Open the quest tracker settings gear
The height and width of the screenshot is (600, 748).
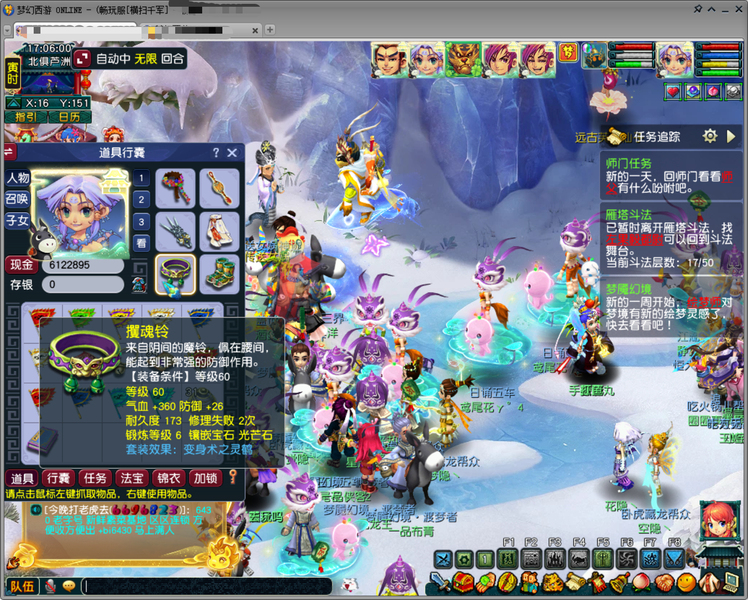(709, 136)
